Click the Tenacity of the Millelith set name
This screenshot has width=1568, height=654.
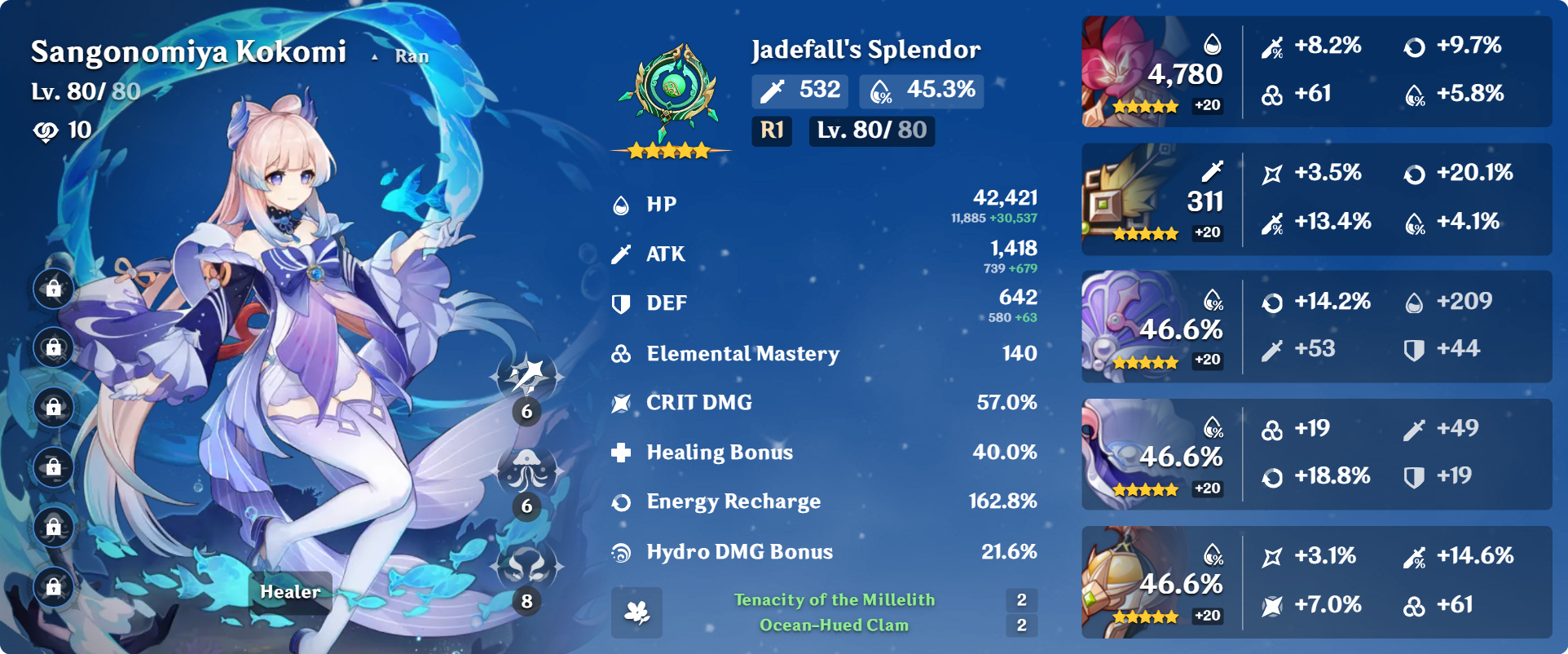tap(835, 600)
